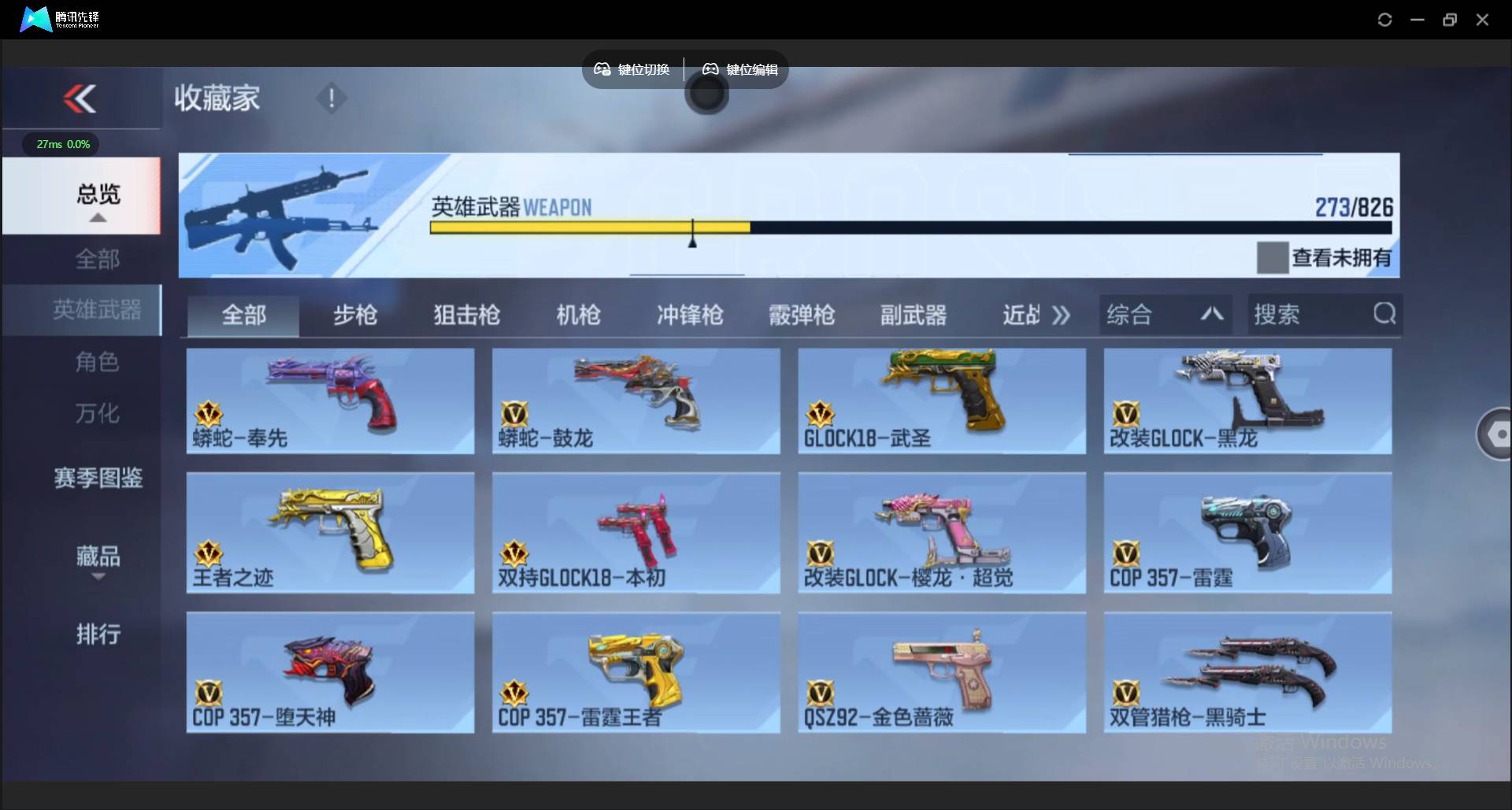Select the 英雄武器 sidebar entry

pos(98,310)
